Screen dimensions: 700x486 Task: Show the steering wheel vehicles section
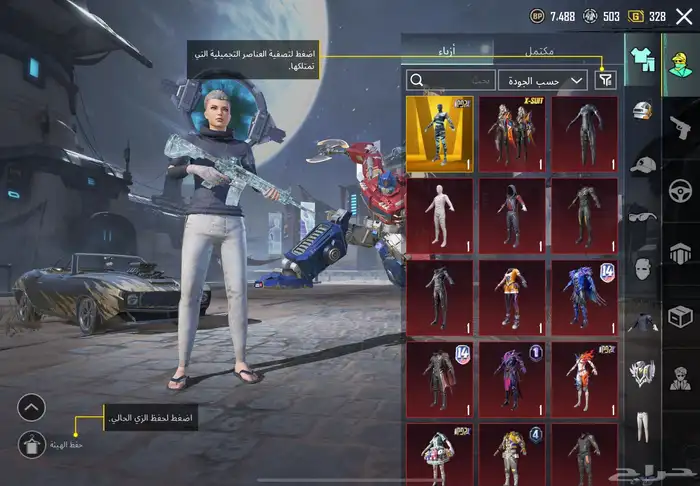click(x=681, y=190)
